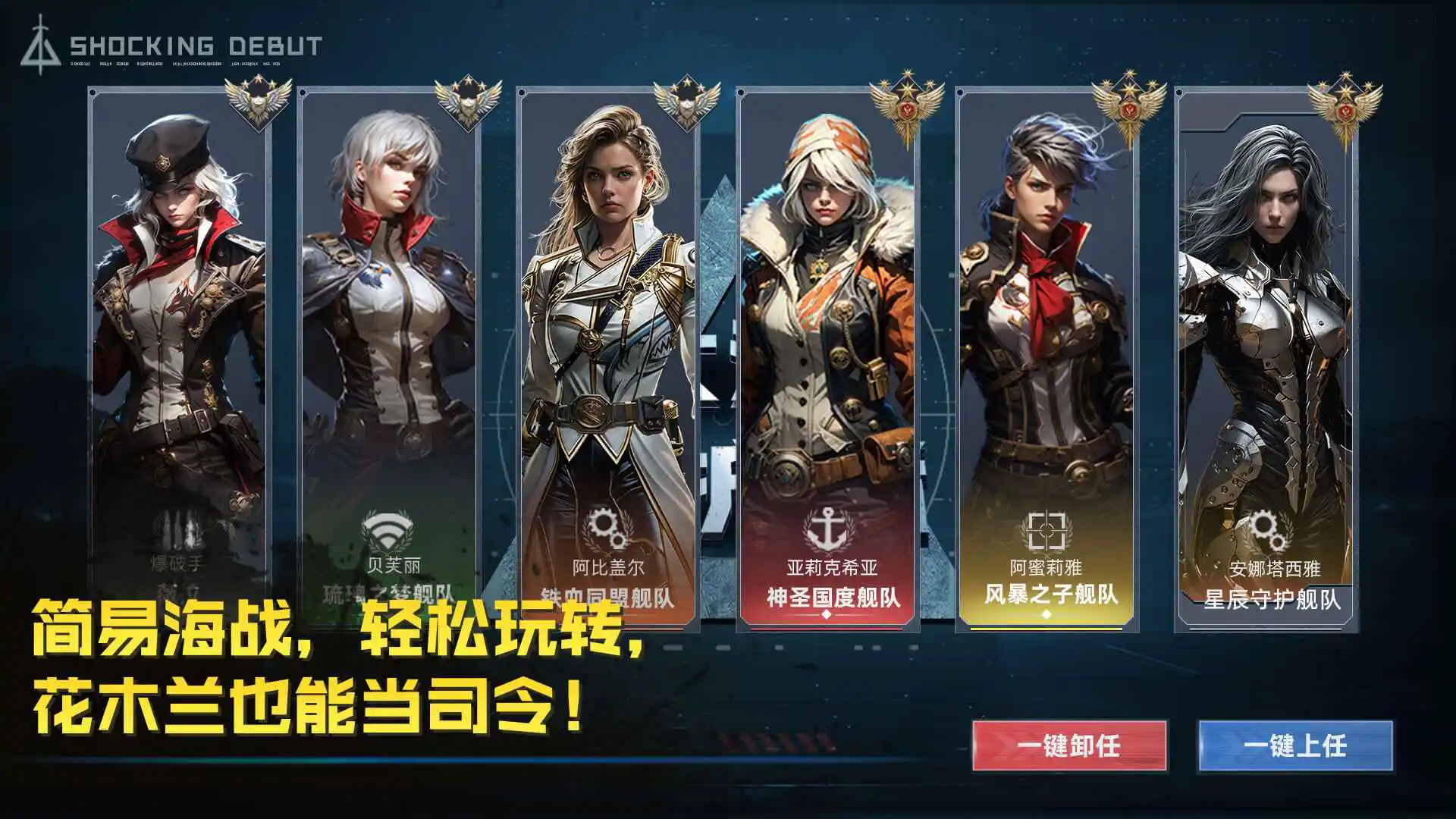This screenshot has width=1456, height=819.
Task: Click the gold wing insignia on 安娜塔西雅's card
Action: [1346, 102]
